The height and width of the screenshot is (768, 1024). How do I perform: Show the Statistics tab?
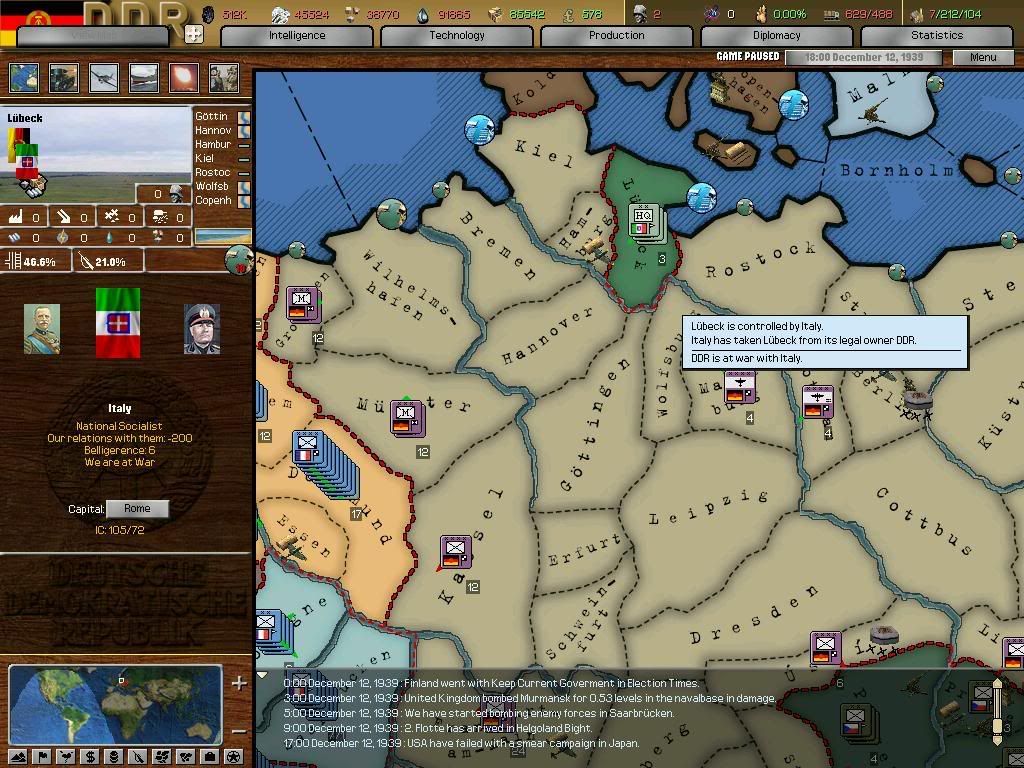click(937, 36)
